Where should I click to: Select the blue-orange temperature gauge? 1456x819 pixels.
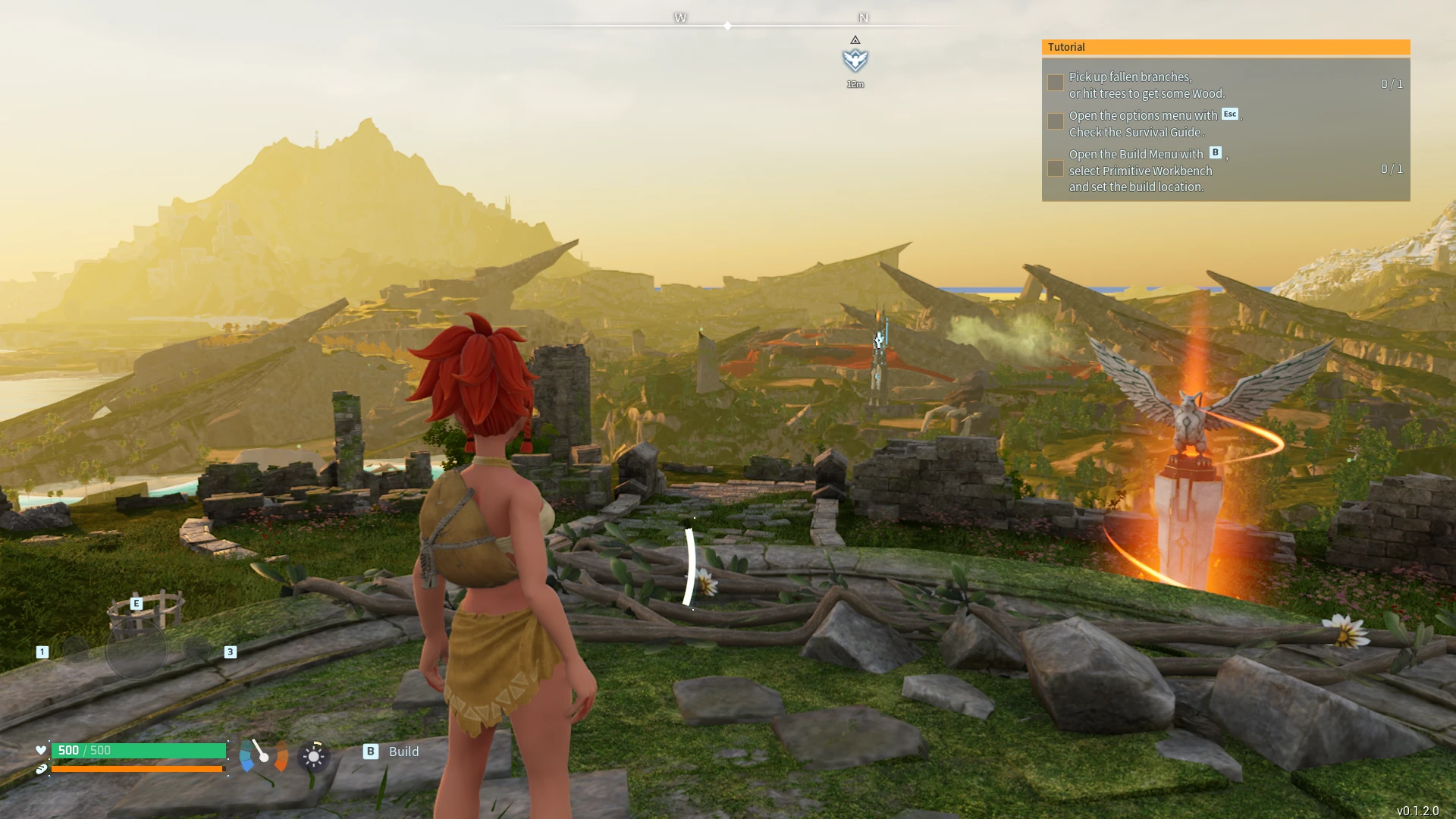pyautogui.click(x=263, y=755)
